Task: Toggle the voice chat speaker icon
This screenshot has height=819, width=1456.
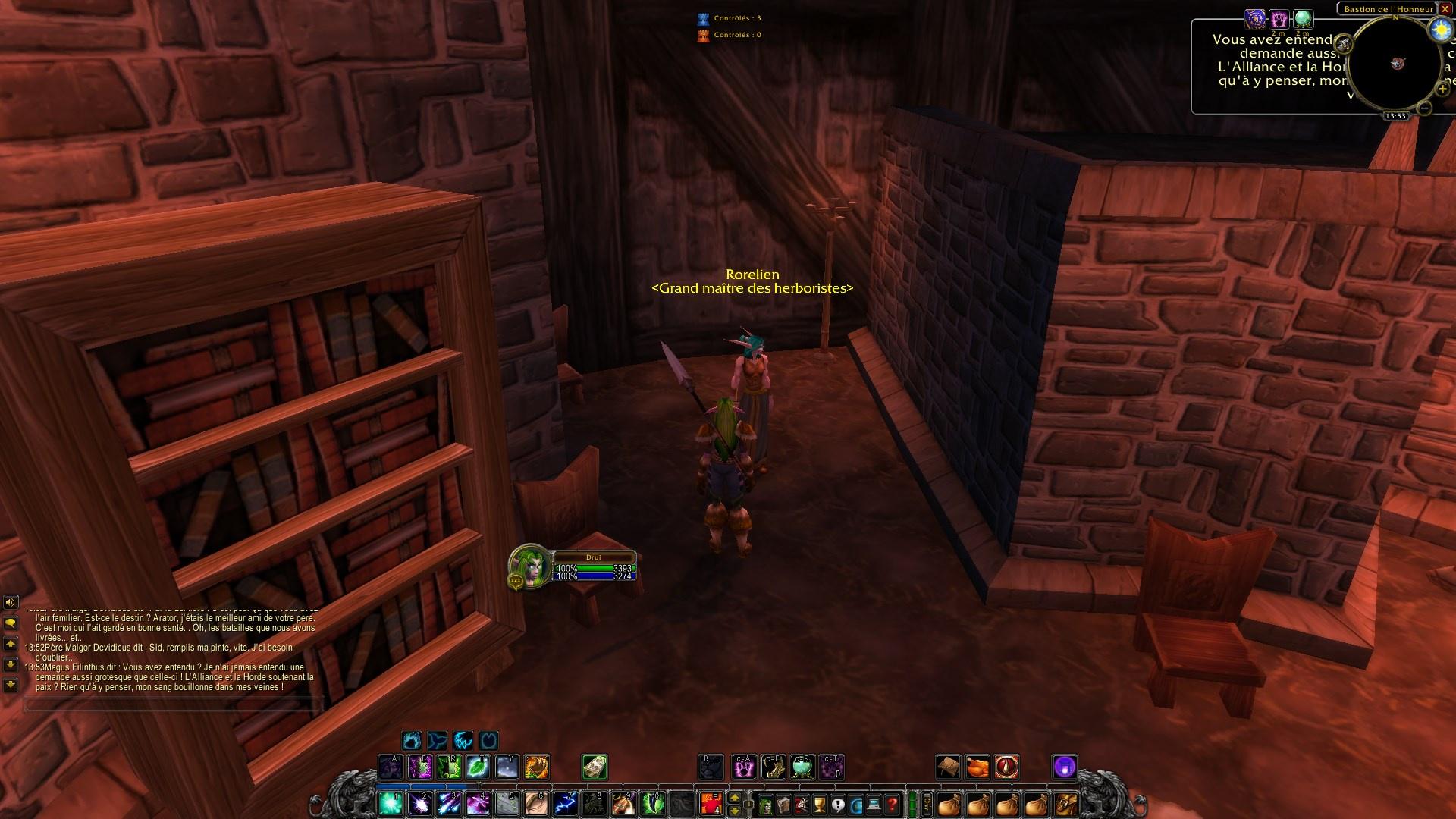Action: (11, 603)
